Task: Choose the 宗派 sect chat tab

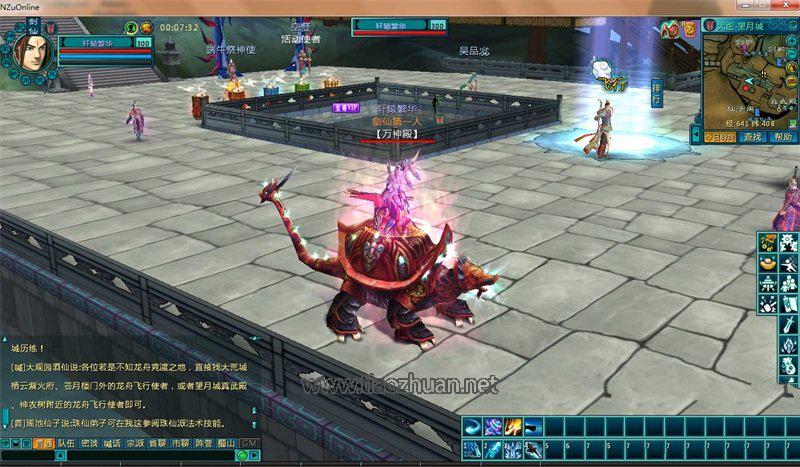Action: coord(135,442)
